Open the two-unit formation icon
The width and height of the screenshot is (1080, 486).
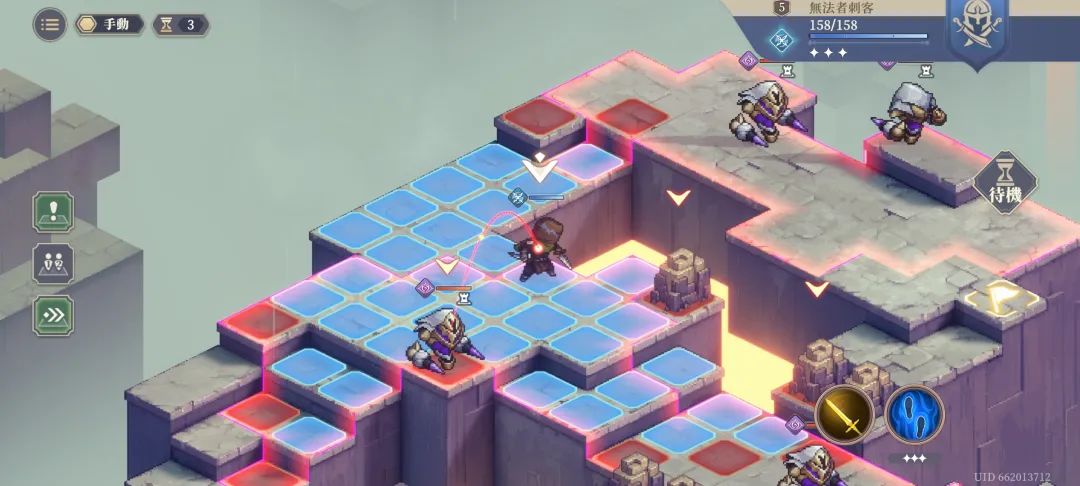(52, 264)
